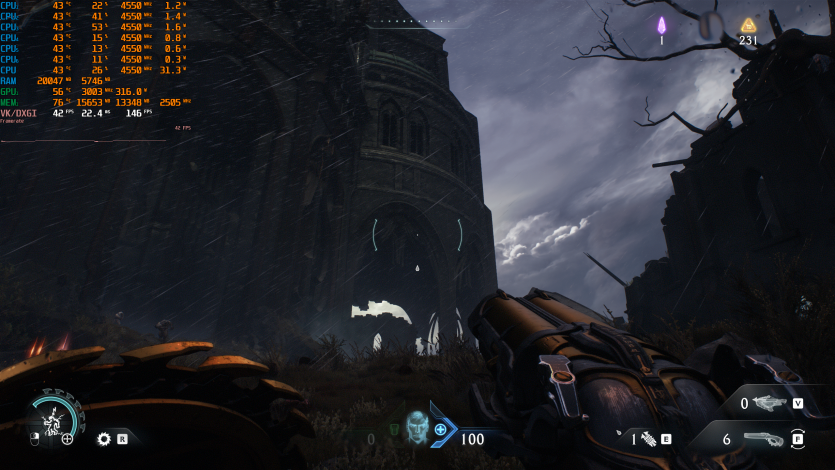Screen dimensions: 835x470
Task: Click the spiked gear ability icon
Action: point(103,438)
